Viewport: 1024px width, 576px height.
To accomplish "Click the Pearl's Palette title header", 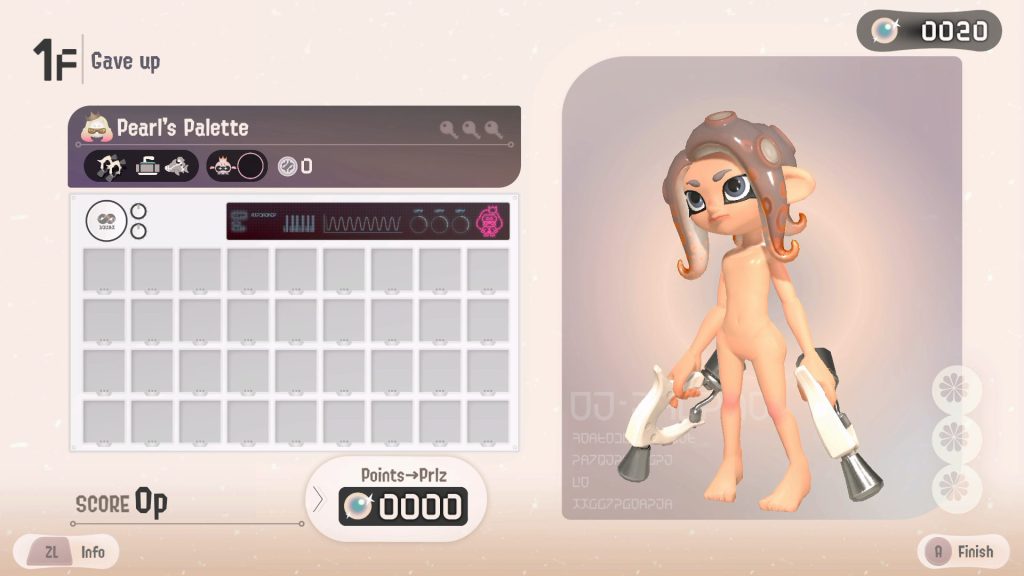I will pos(183,128).
